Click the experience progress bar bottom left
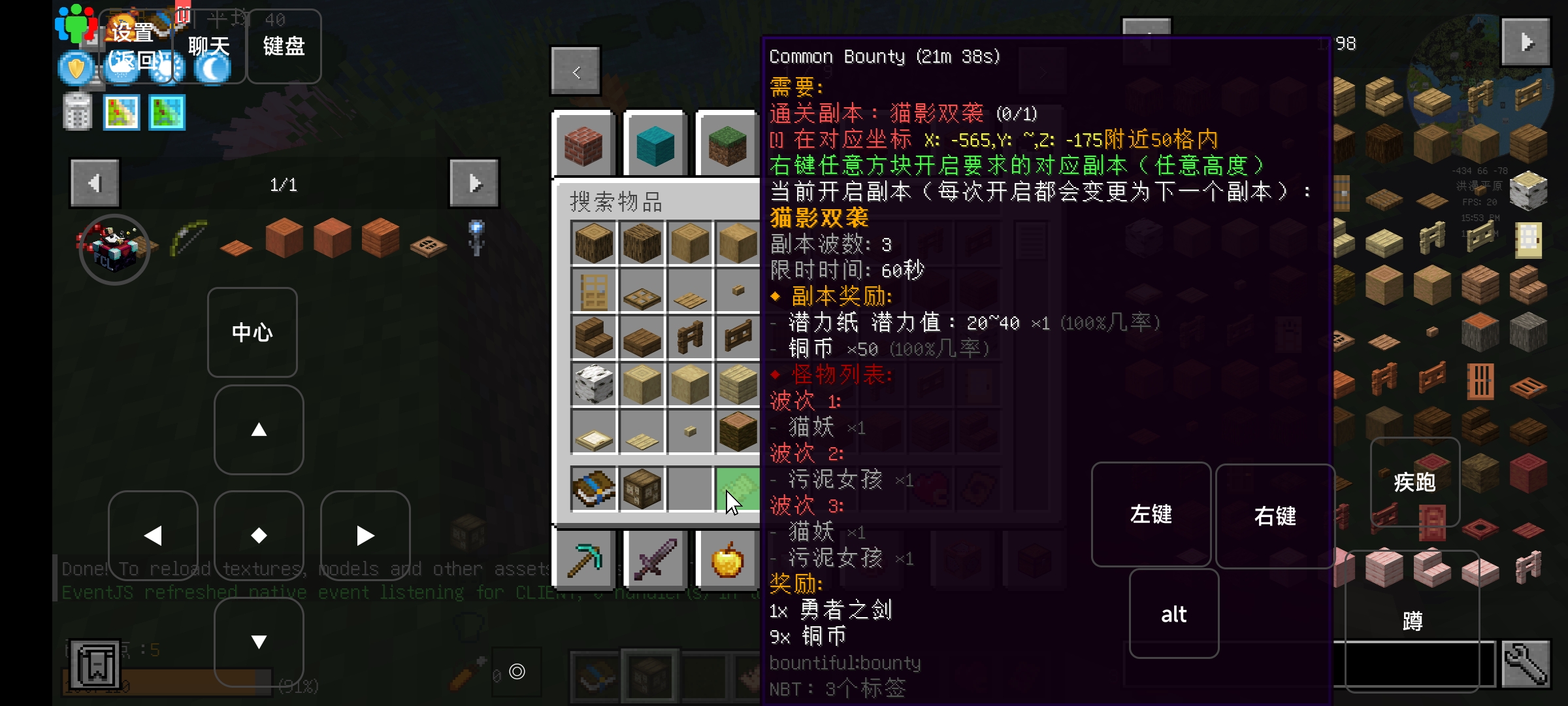Viewport: 1568px width, 706px height. 167,684
